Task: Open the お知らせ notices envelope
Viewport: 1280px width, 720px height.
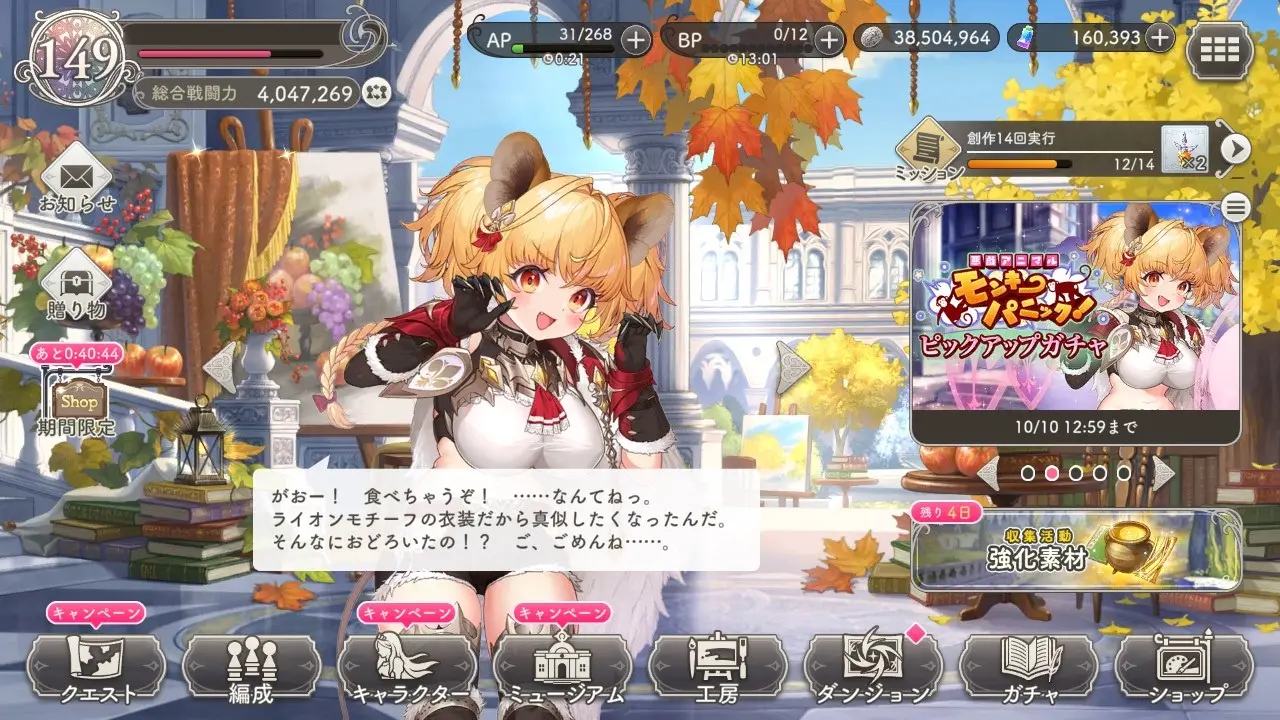Action: click(77, 182)
